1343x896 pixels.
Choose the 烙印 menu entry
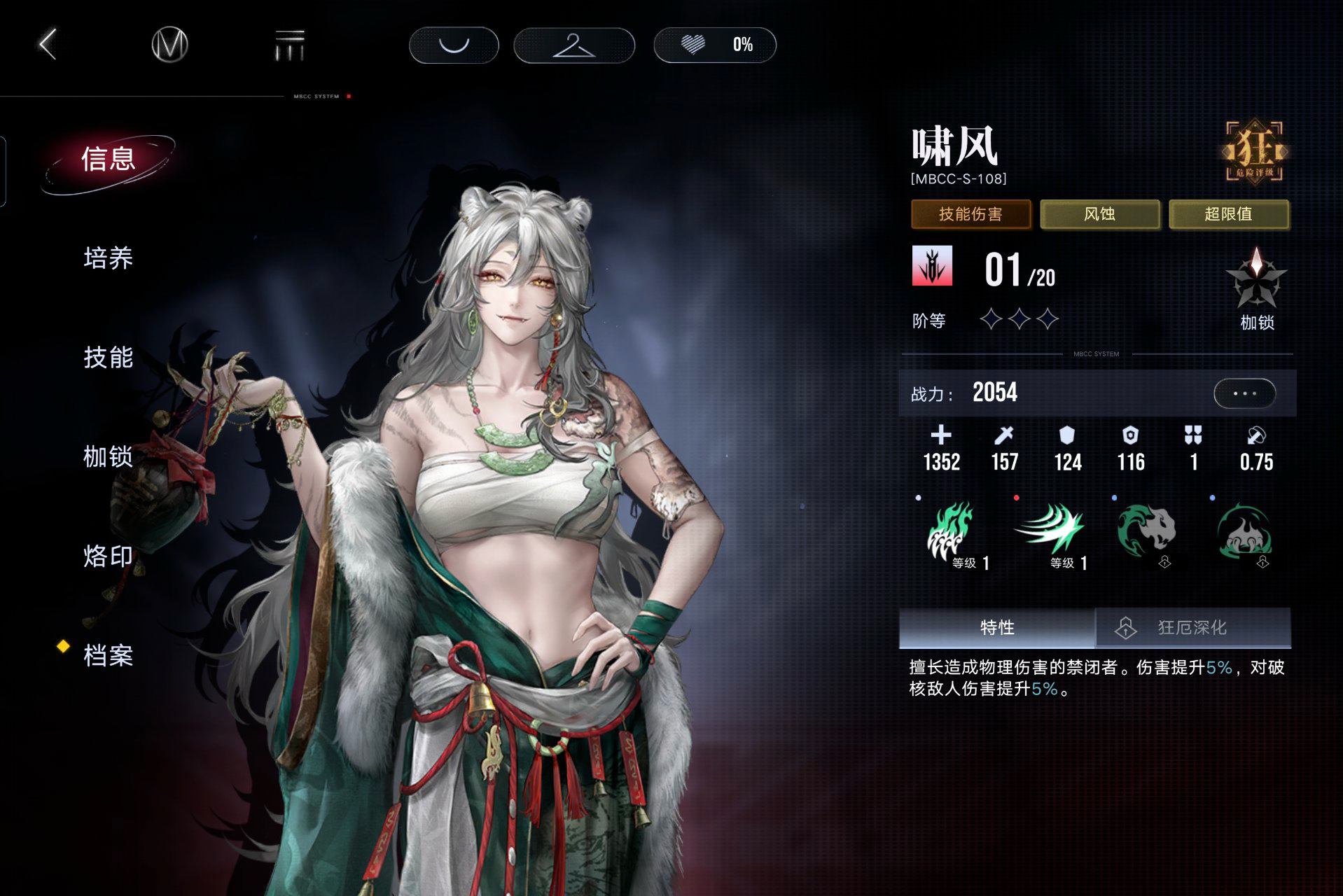coord(108,556)
